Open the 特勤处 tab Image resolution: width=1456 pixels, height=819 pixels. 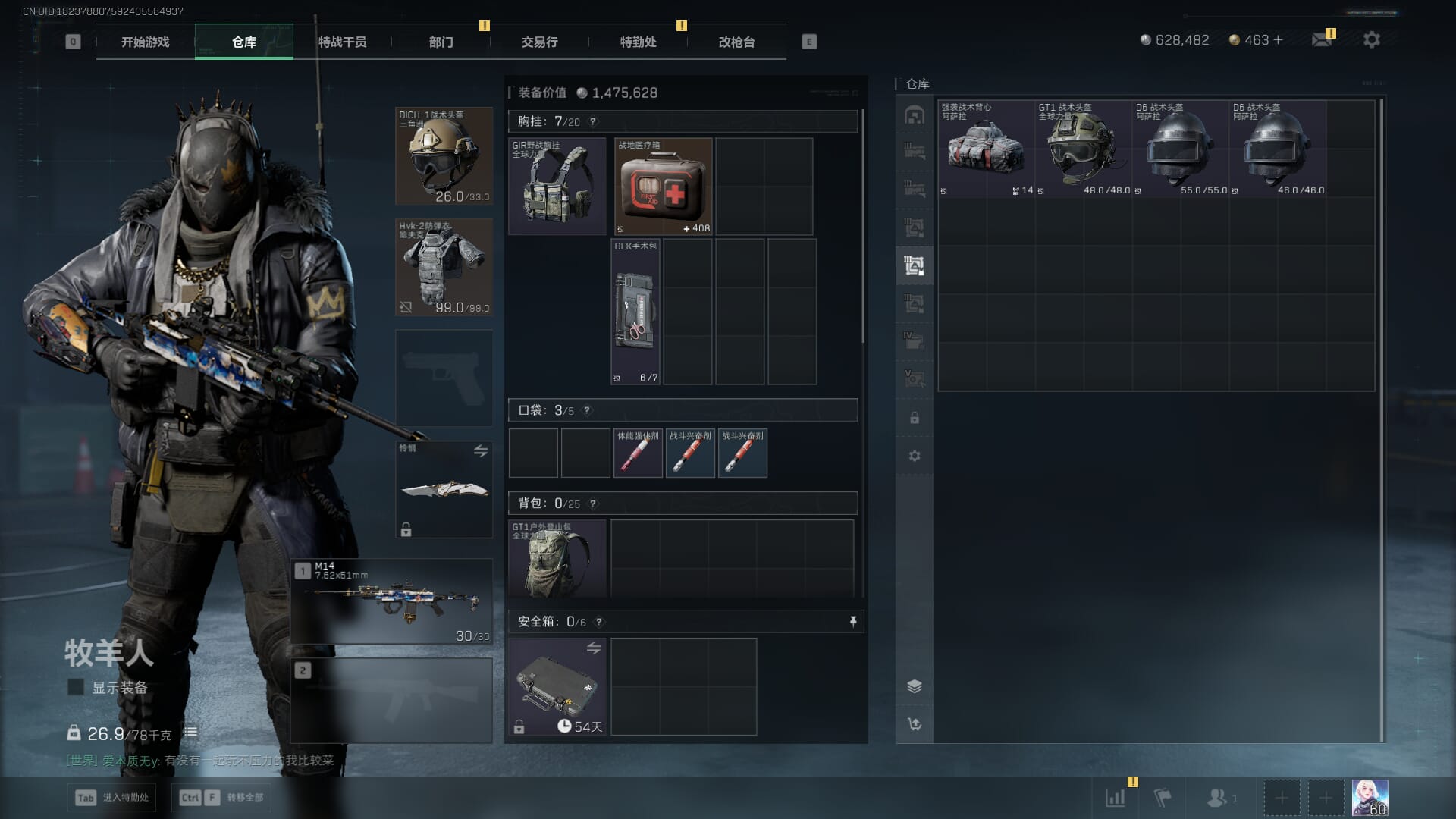(x=638, y=42)
